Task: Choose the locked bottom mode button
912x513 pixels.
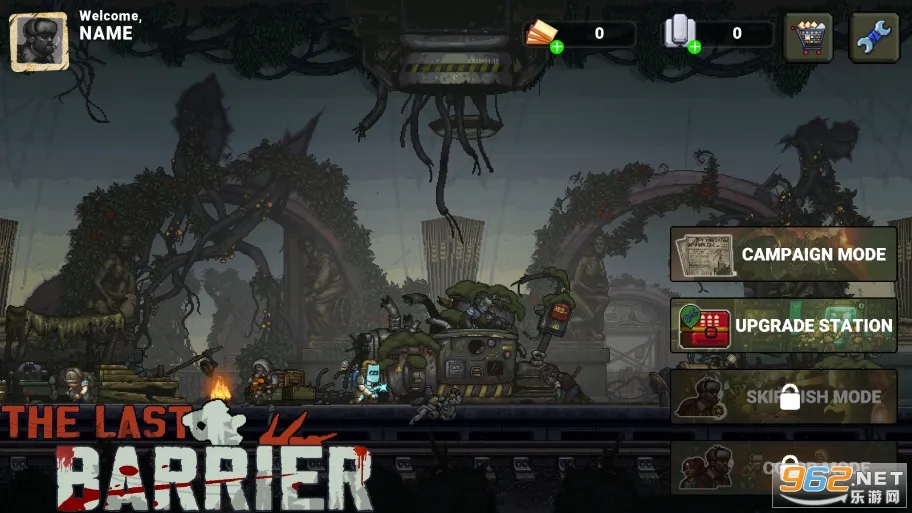Action: tap(784, 468)
